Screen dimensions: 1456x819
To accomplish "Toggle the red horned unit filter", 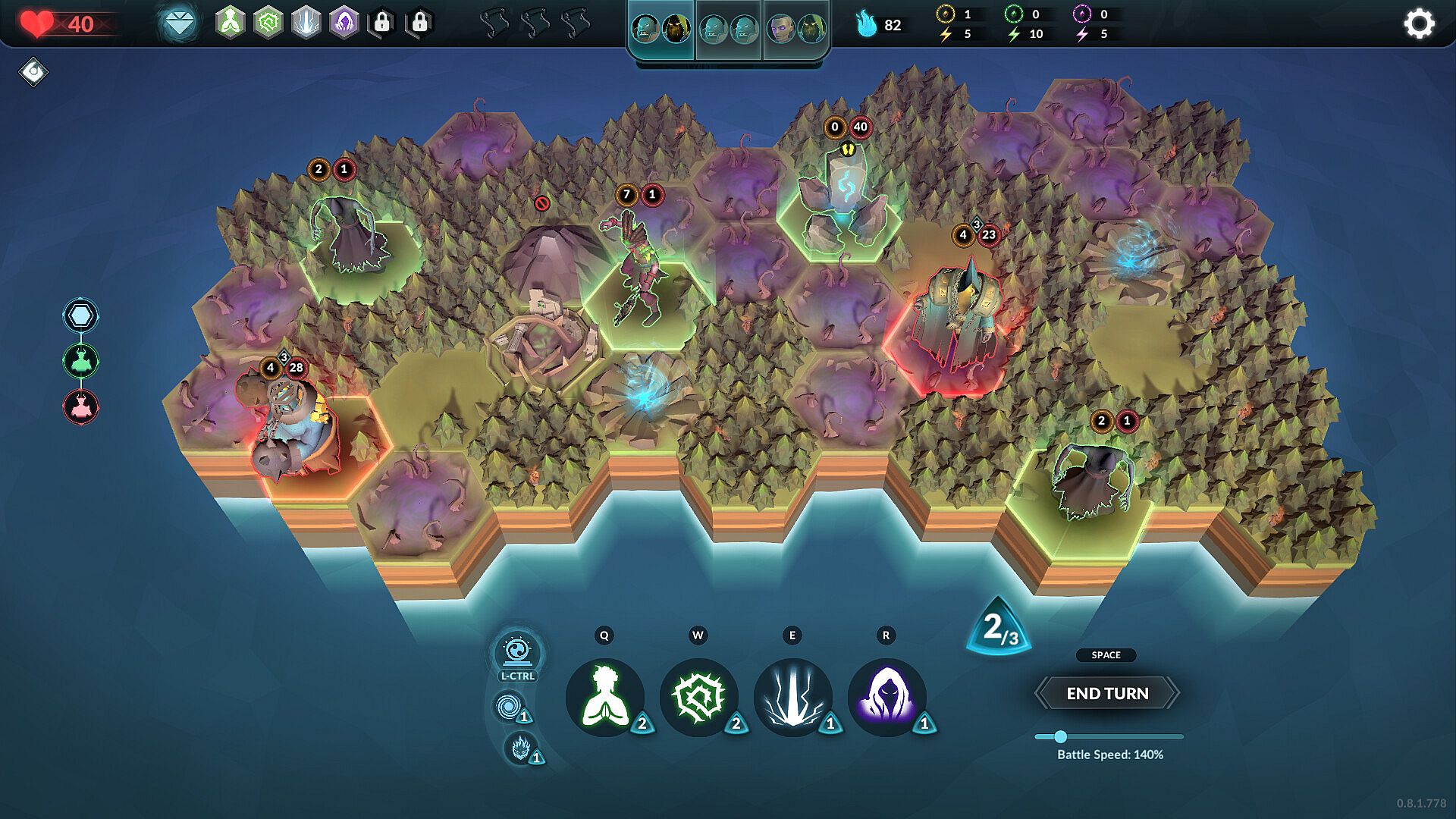I will tap(80, 406).
